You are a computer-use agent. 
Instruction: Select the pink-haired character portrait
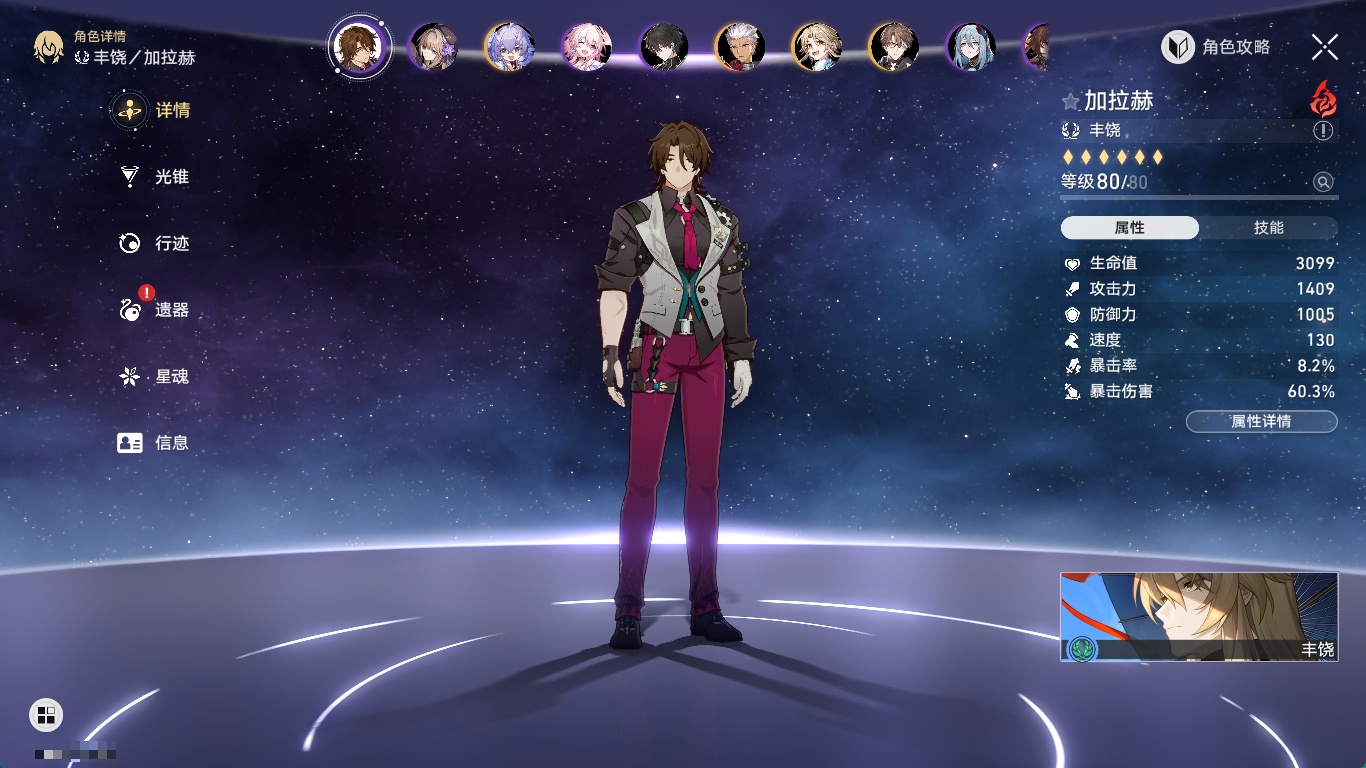pyautogui.click(x=587, y=47)
